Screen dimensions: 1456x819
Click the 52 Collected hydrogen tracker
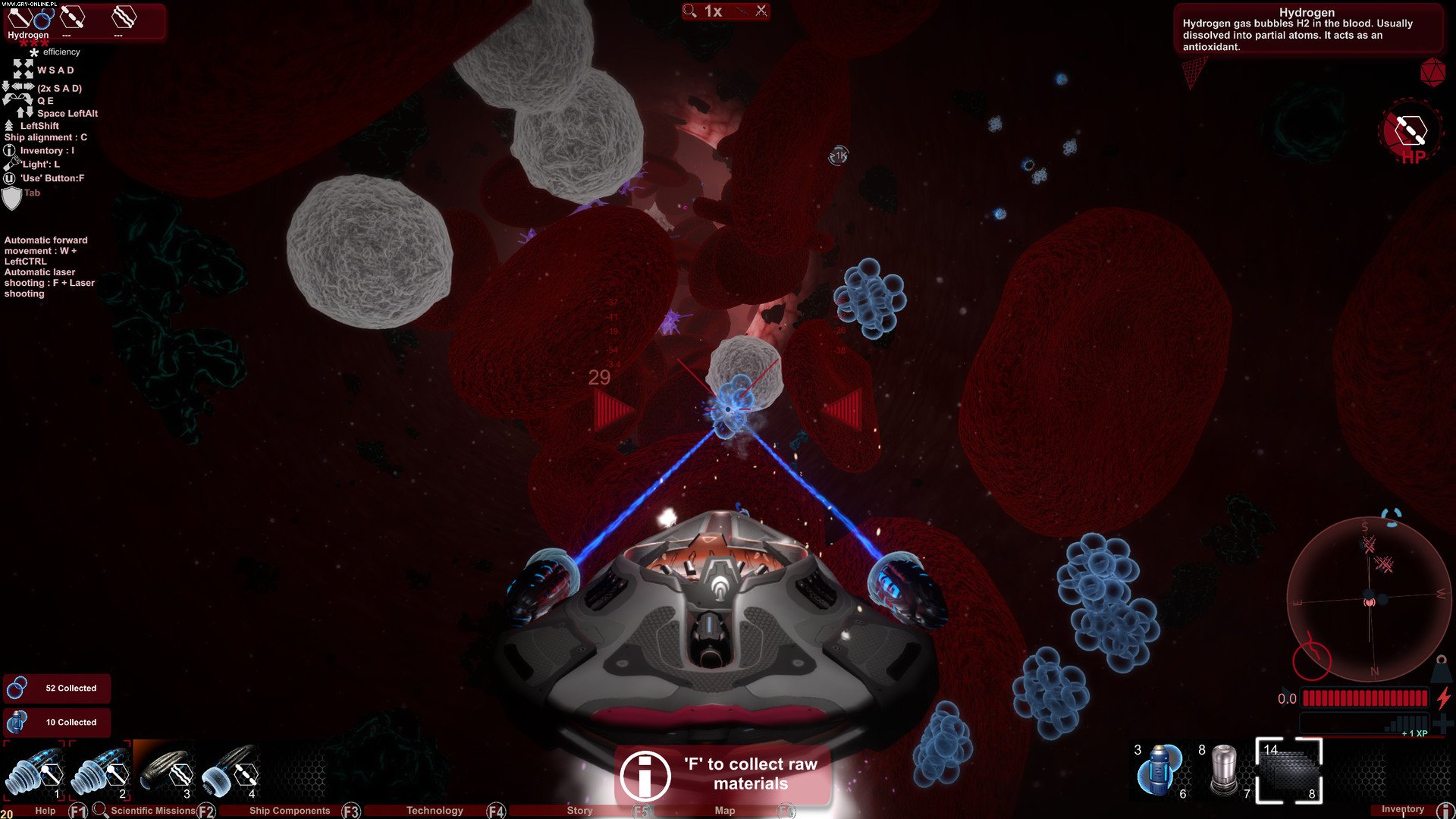(57, 689)
